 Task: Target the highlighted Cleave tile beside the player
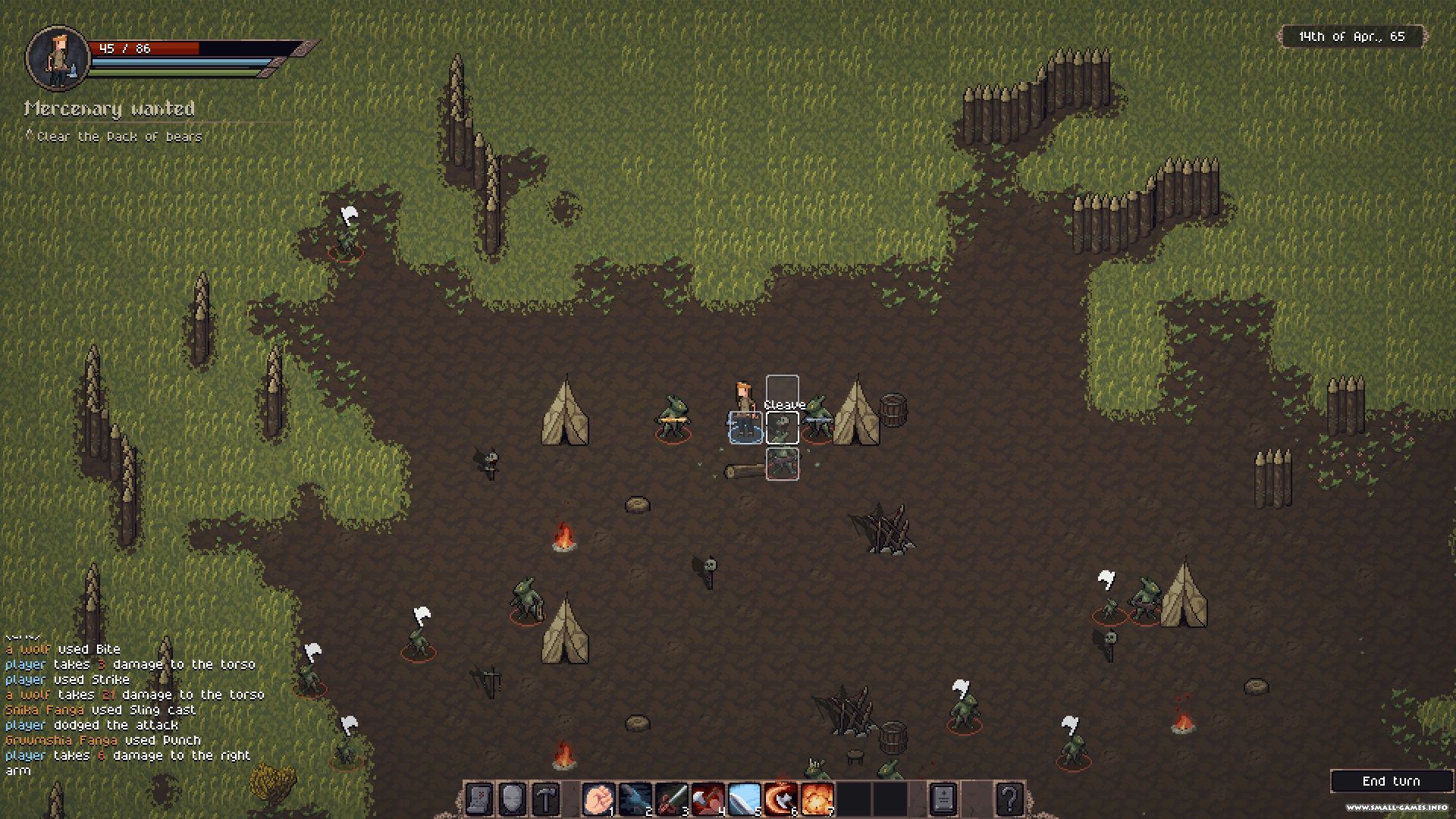(782, 428)
